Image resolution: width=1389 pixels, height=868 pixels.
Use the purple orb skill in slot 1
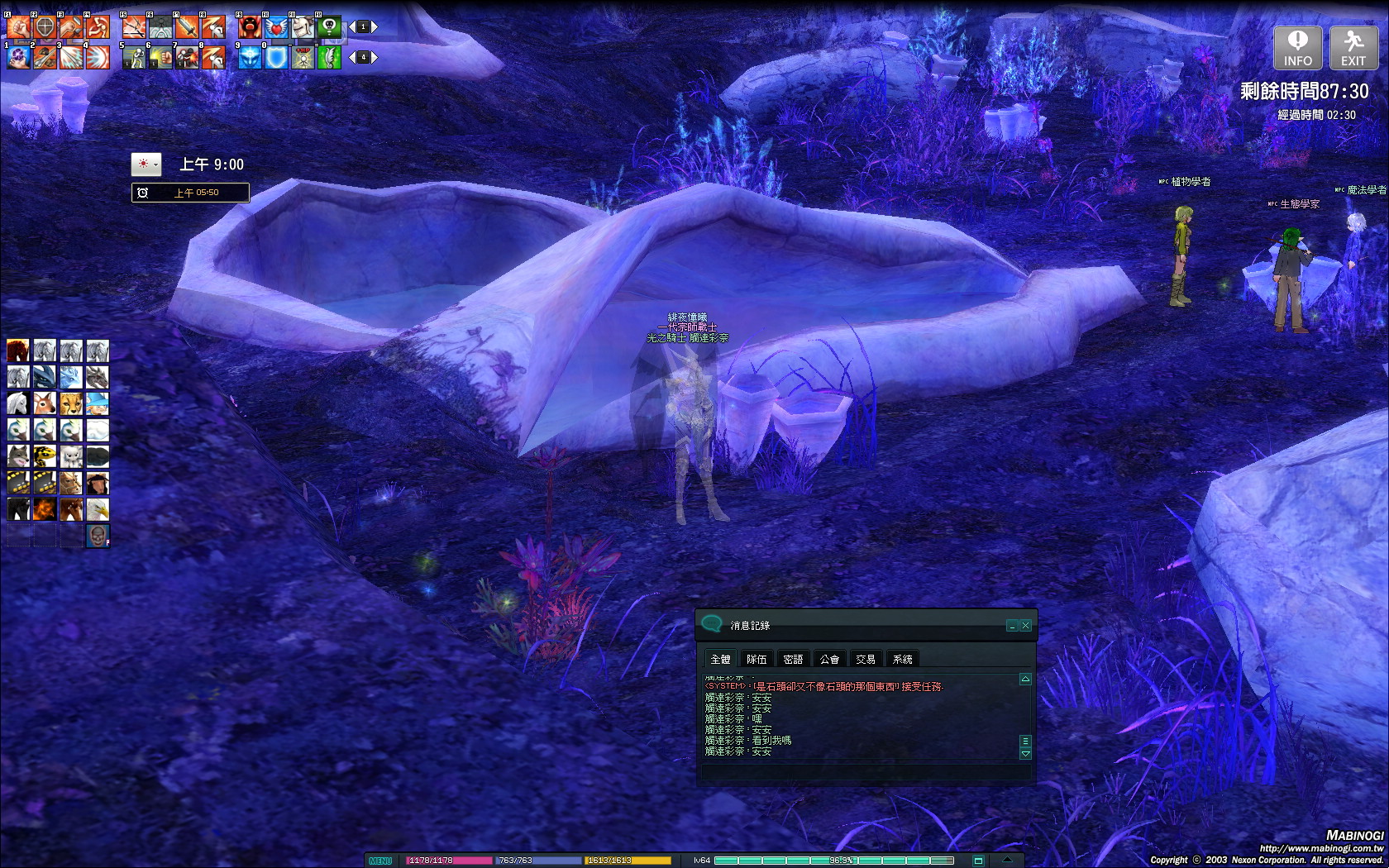point(18,57)
